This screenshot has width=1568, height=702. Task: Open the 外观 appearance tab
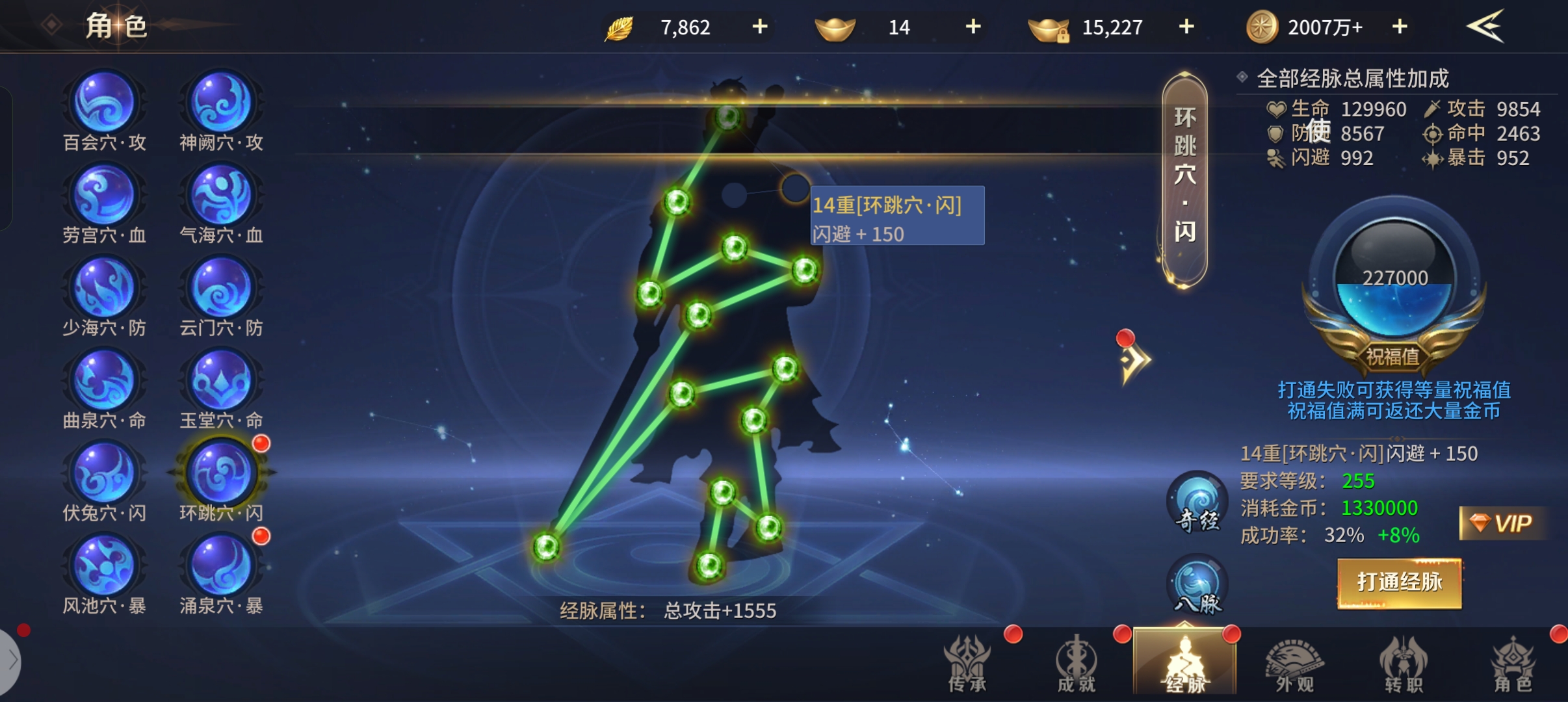(x=1294, y=664)
